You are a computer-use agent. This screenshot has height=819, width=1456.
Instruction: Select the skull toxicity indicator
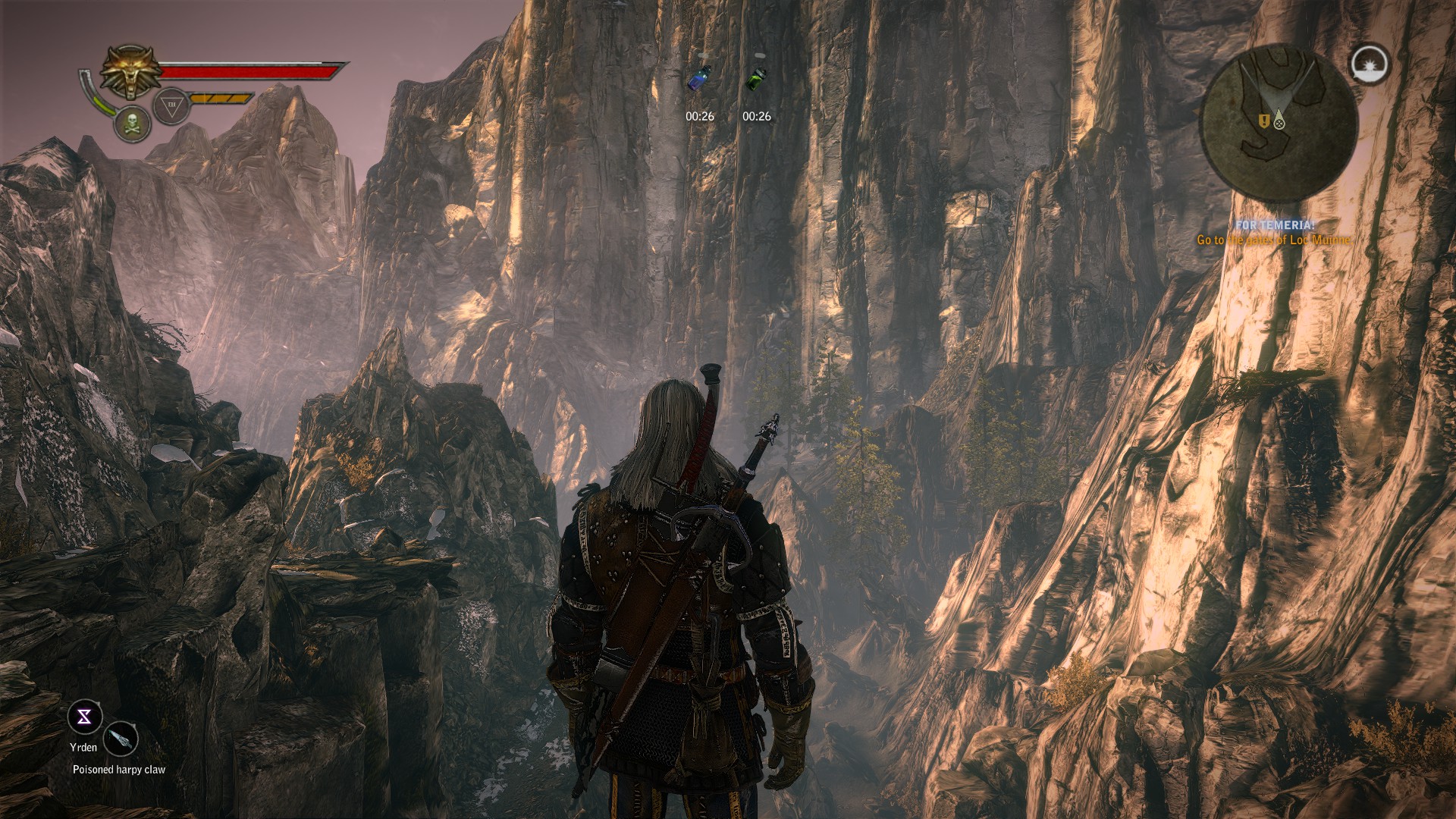[x=131, y=123]
